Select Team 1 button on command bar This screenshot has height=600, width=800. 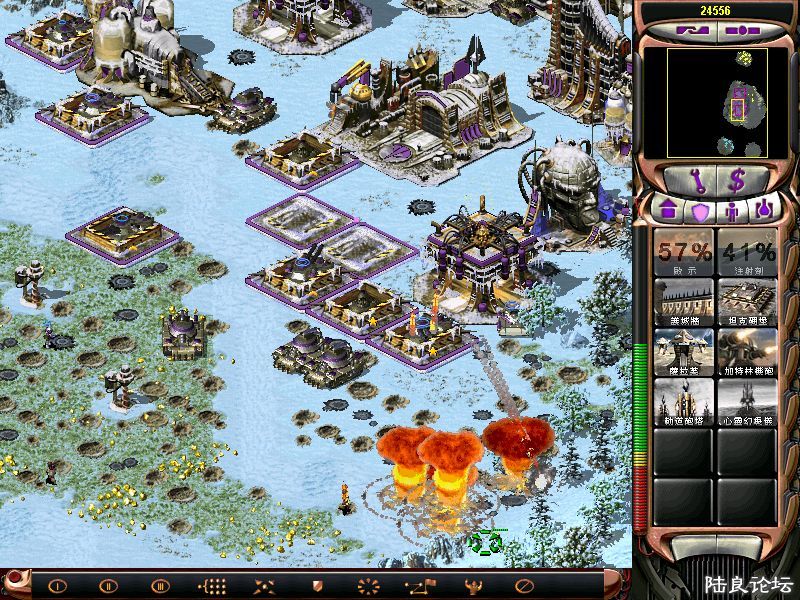pos(57,585)
